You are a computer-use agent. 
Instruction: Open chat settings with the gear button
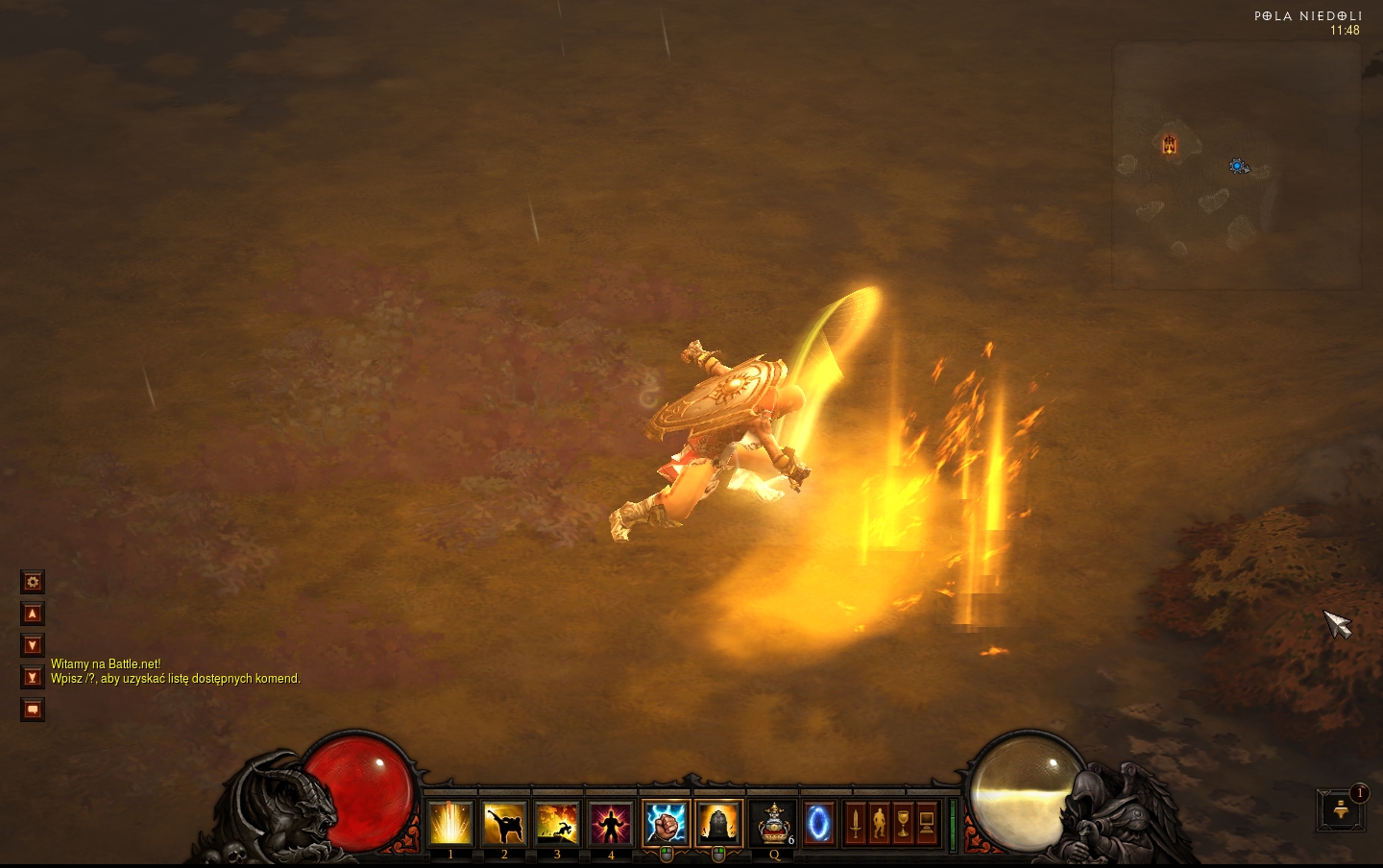click(33, 582)
